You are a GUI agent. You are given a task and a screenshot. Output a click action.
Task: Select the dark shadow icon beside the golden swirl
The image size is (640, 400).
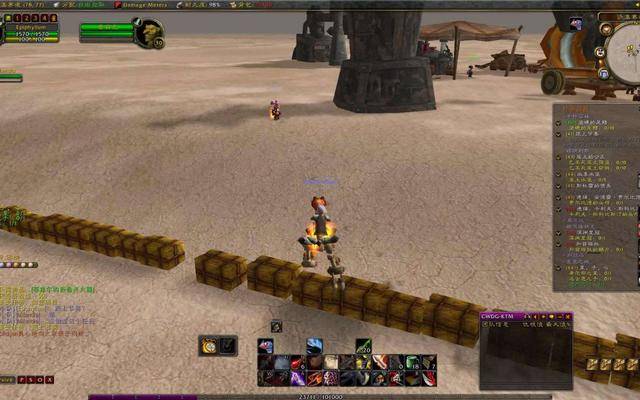point(228,345)
